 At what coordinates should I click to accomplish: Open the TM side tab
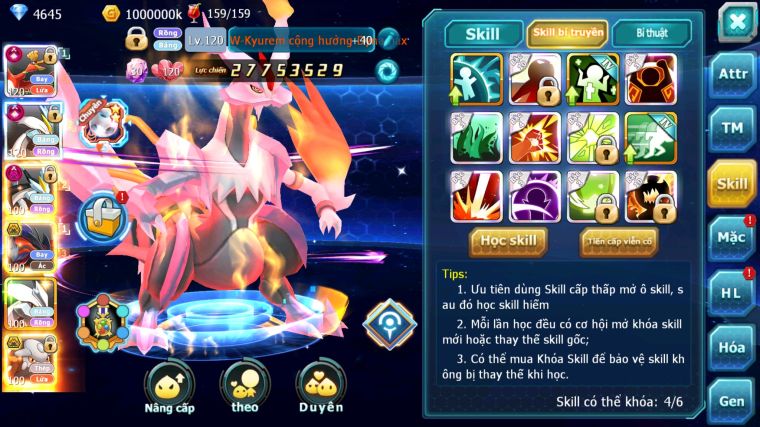[x=732, y=128]
